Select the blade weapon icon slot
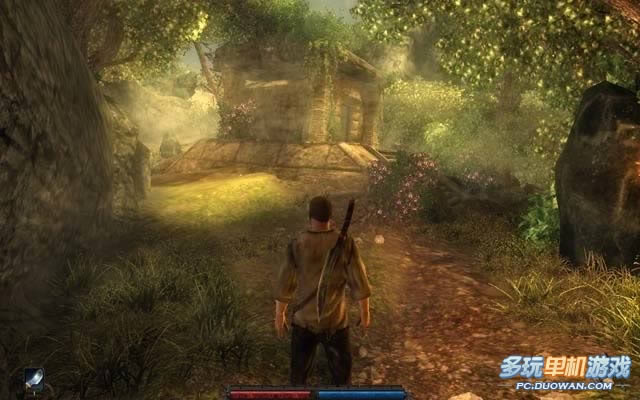640x400 pixels. [x=34, y=379]
